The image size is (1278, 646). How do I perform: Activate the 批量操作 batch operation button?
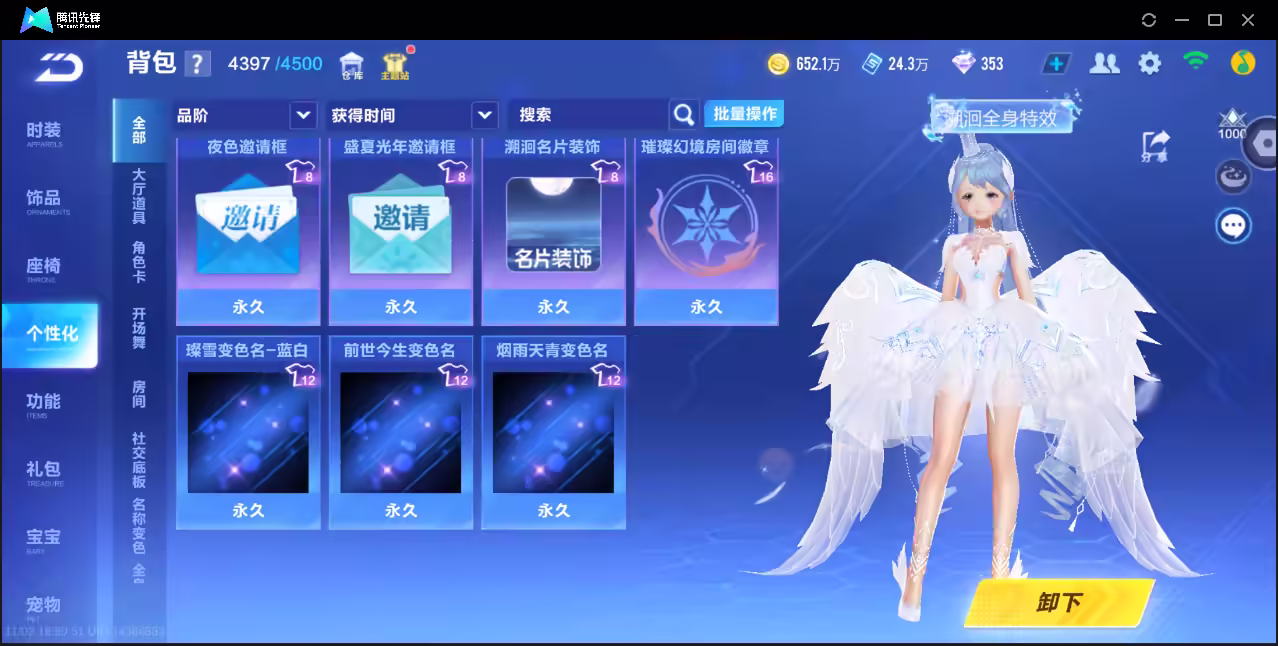pos(744,114)
